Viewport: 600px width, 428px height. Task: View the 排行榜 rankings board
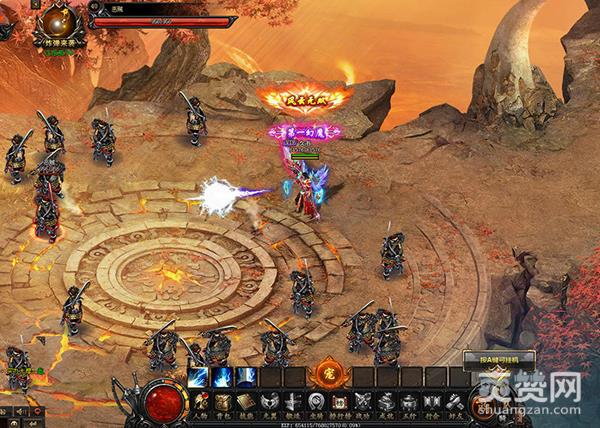click(338, 403)
